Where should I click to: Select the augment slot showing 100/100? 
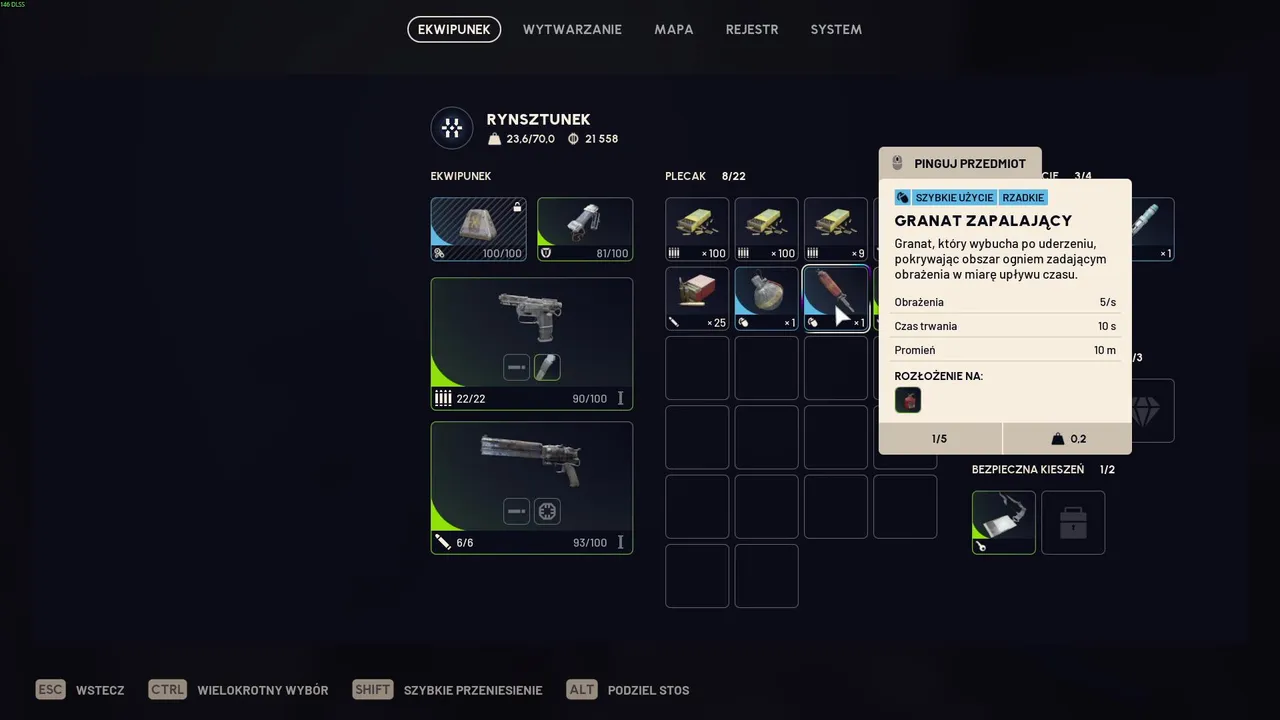(478, 229)
